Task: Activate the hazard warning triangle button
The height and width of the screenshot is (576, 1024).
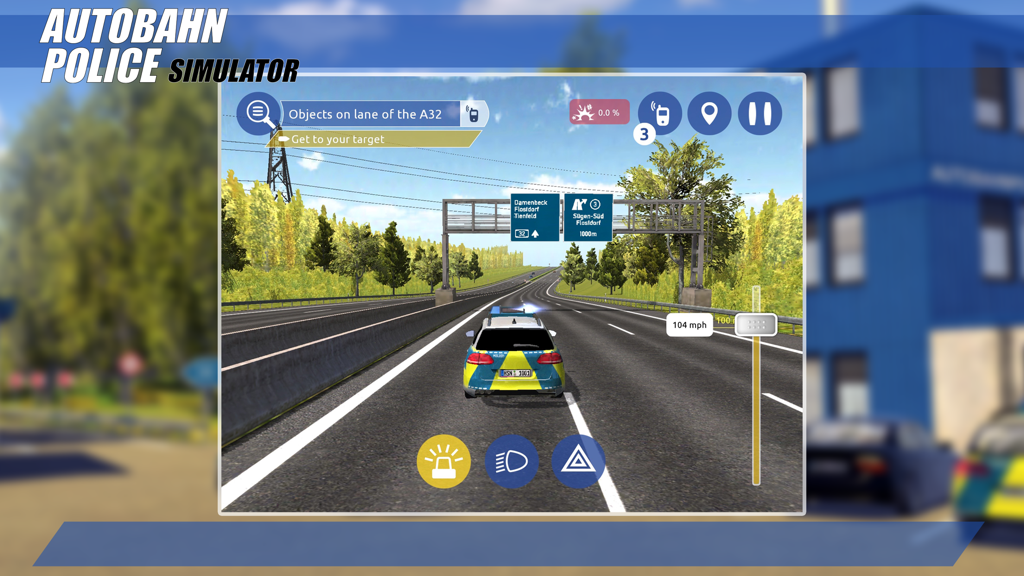Action: click(x=578, y=462)
